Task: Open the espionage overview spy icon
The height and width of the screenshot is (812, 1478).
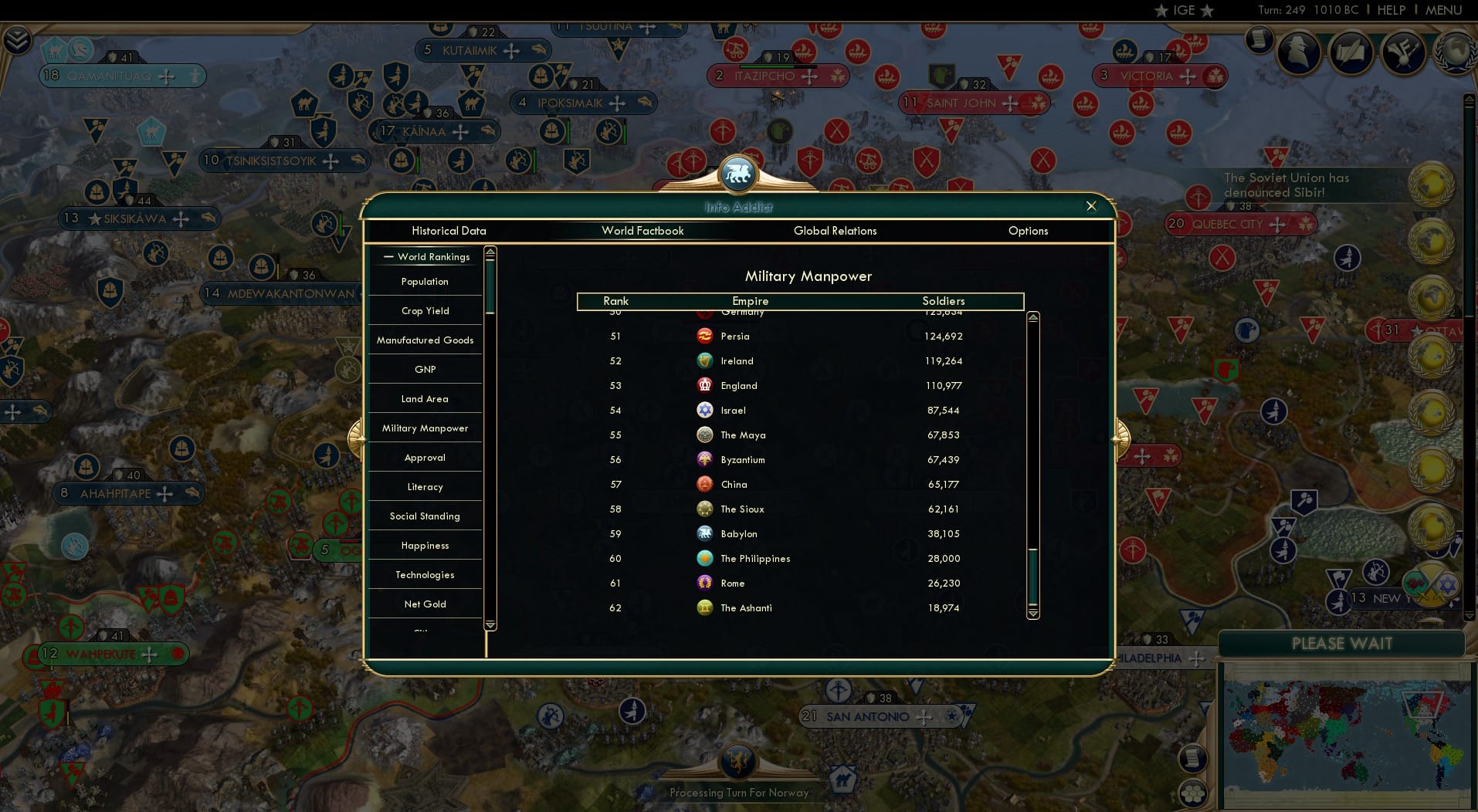Action: [x=1297, y=52]
